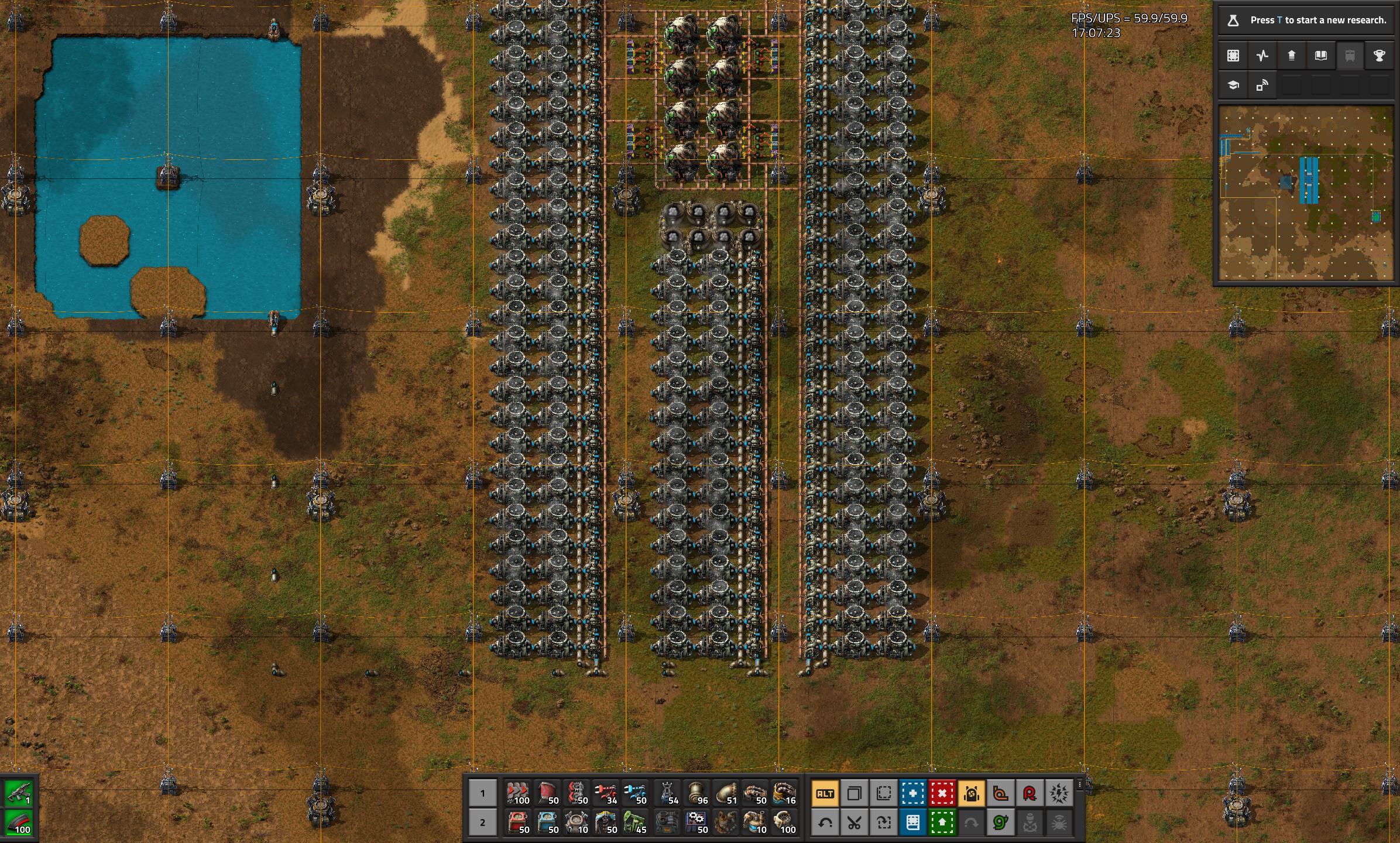This screenshot has height=843, width=1400.
Task: Toggle the ALT mode shortcut button
Action: coord(825,794)
